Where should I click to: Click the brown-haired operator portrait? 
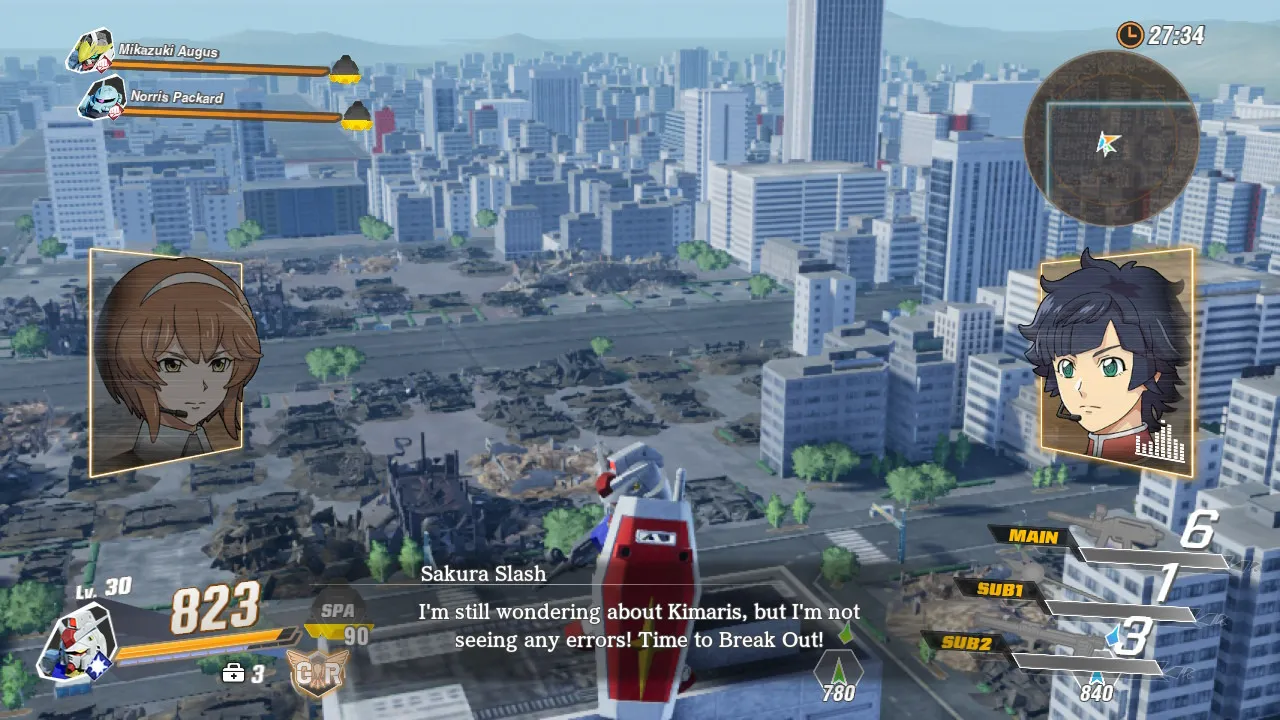[x=167, y=362]
